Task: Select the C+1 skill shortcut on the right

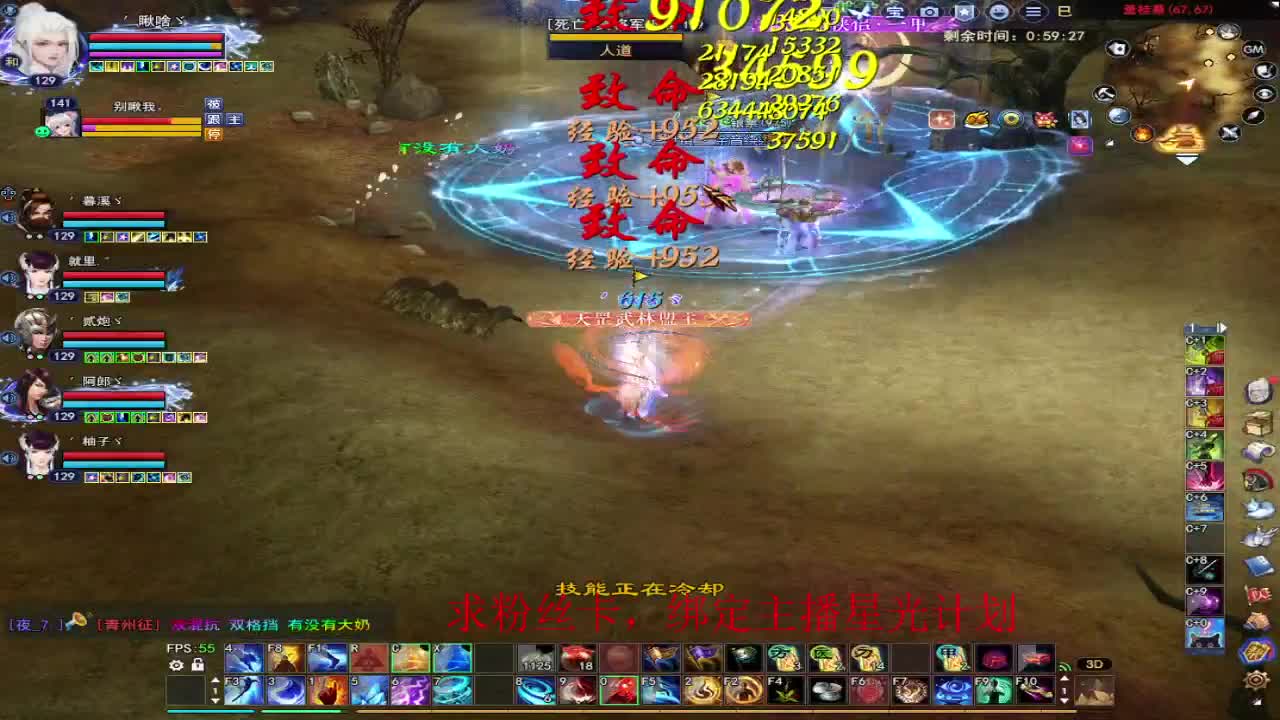Action: click(1204, 350)
